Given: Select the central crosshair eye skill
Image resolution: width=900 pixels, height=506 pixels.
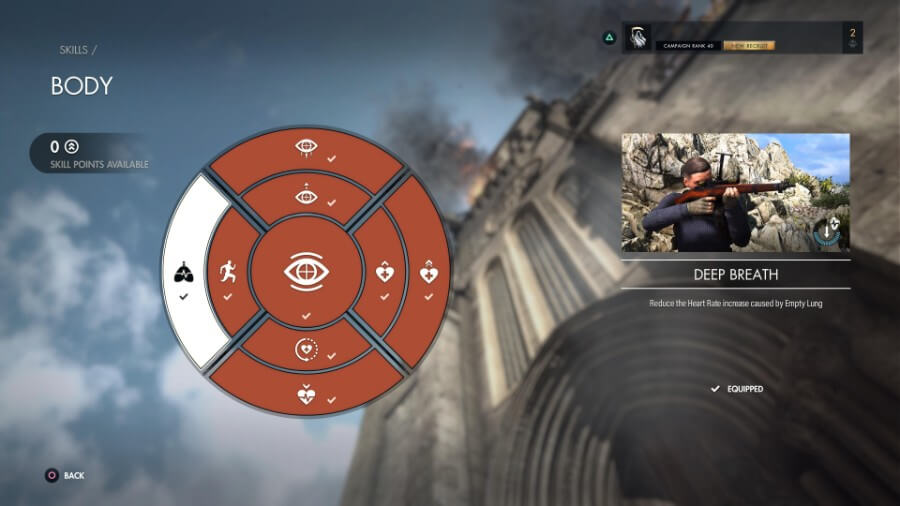Looking at the screenshot, I should pos(307,272).
